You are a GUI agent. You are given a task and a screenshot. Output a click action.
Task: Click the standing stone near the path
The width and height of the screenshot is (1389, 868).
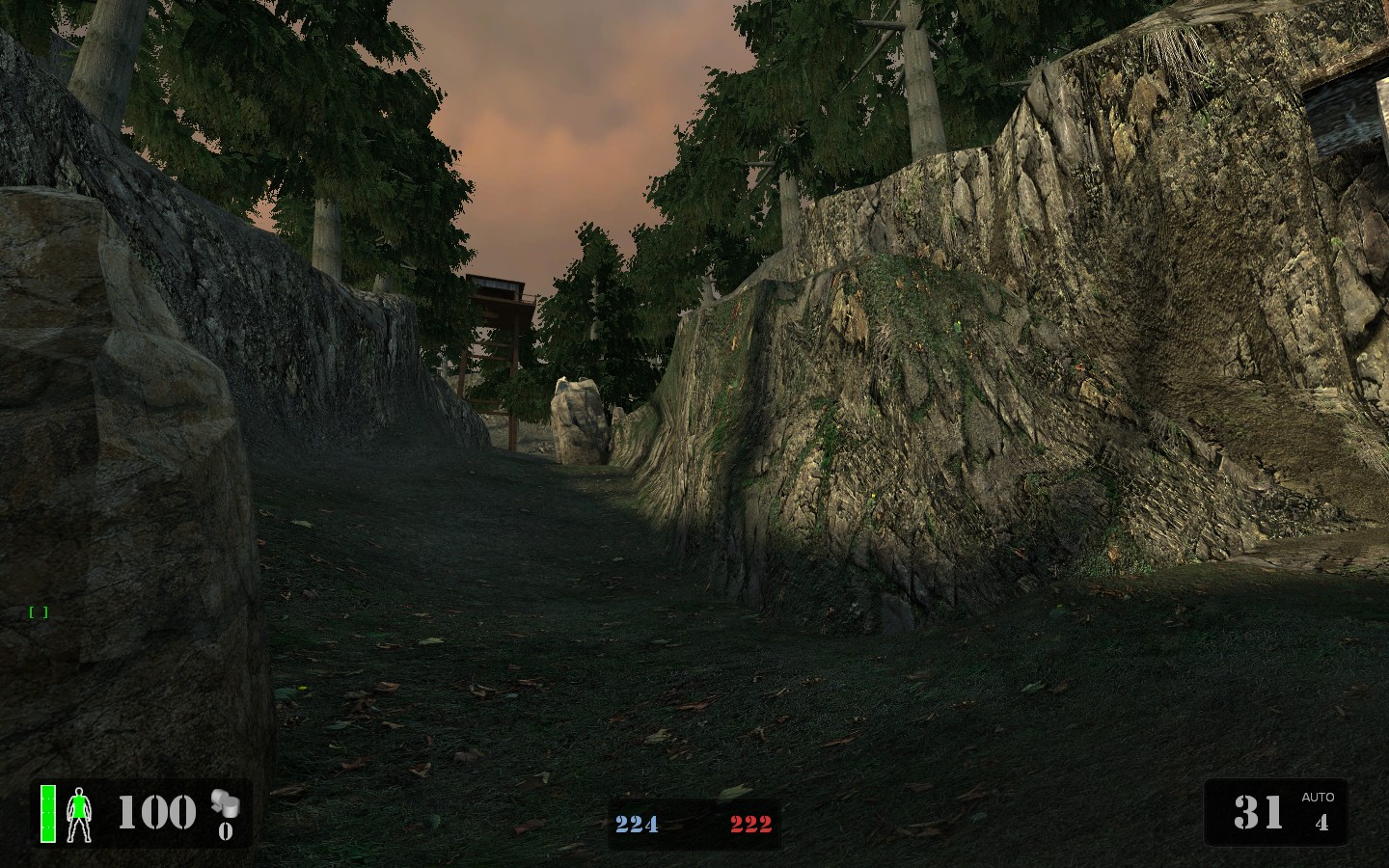click(579, 420)
